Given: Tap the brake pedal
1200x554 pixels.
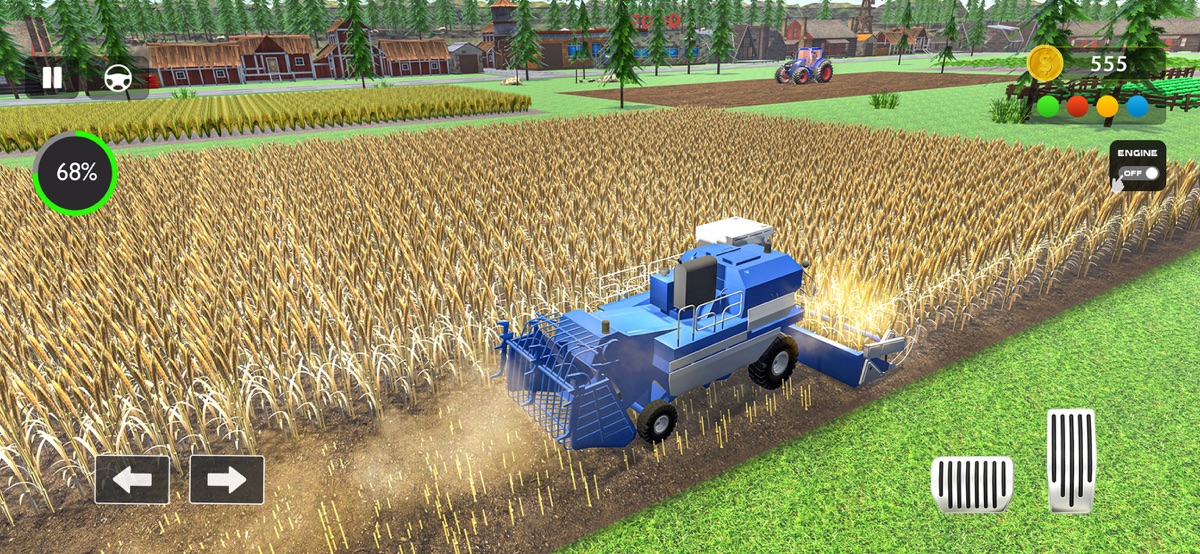Looking at the screenshot, I should [x=971, y=484].
